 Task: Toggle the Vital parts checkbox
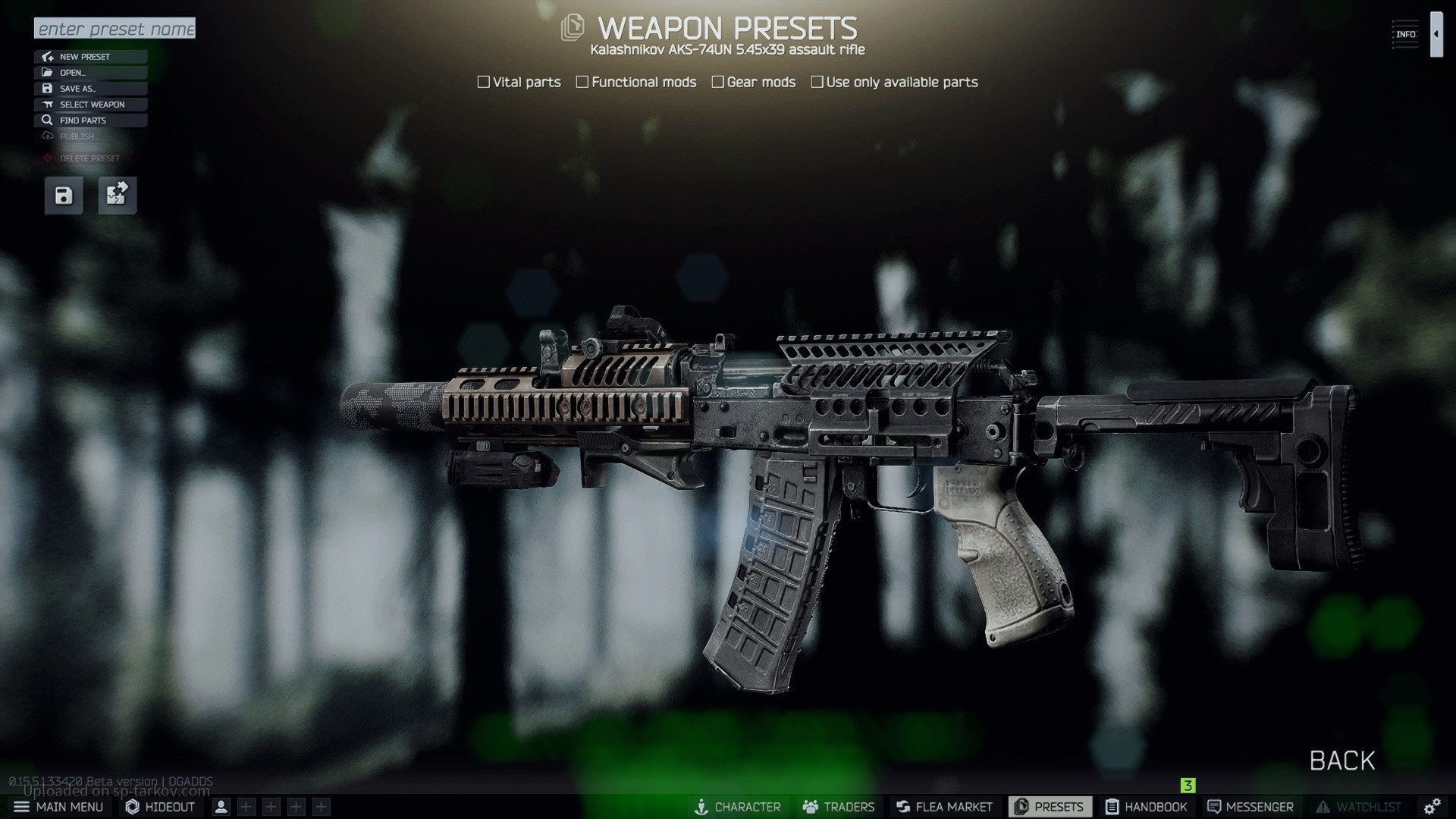pos(484,82)
